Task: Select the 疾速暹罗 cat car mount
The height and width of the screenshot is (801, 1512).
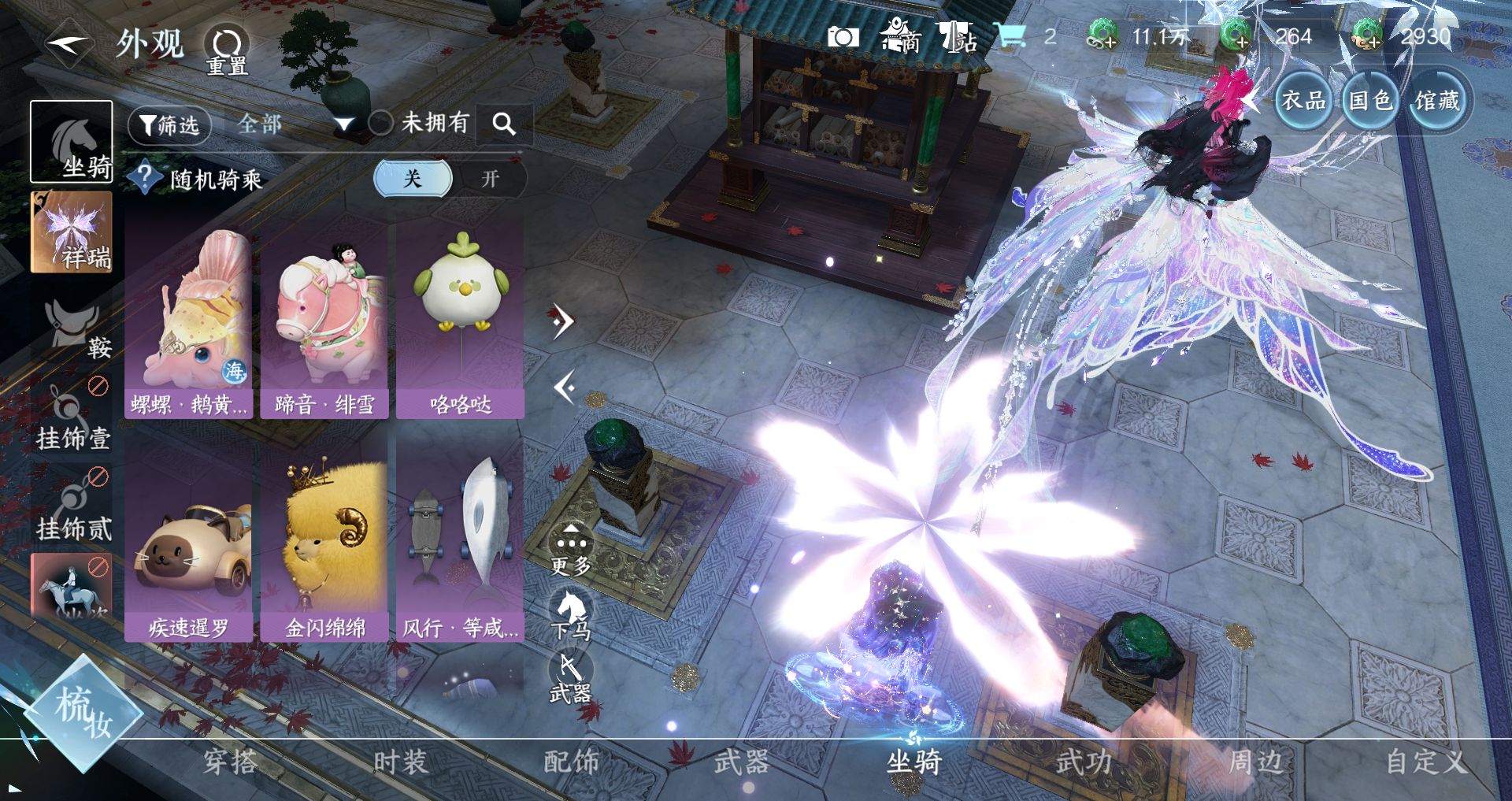Action: (189, 543)
